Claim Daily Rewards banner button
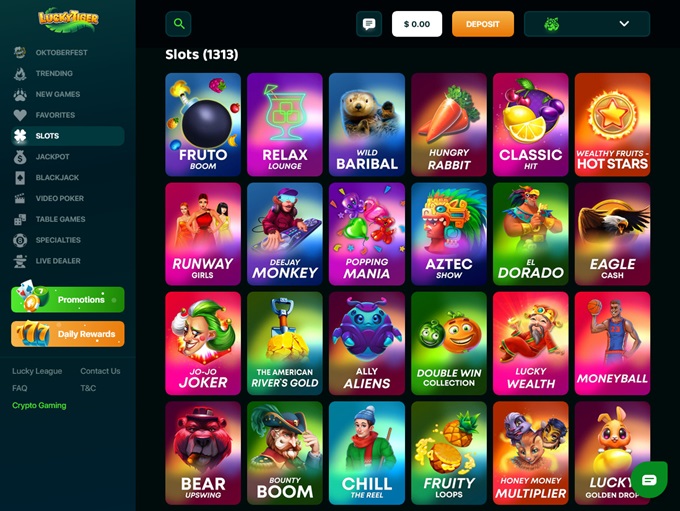Image resolution: width=680 pixels, height=511 pixels. click(68, 334)
